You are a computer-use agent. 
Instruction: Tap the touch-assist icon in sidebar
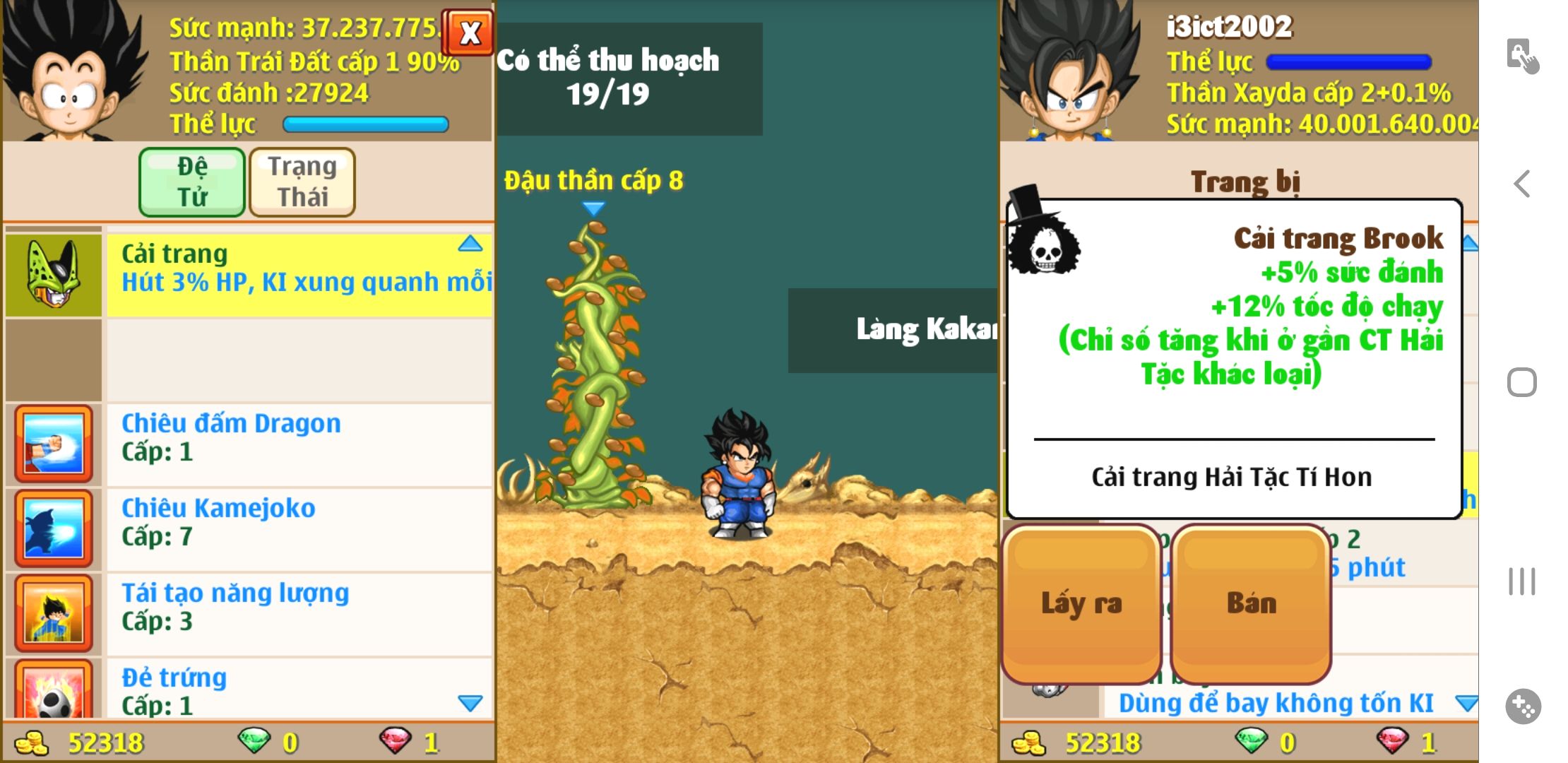(1522, 55)
